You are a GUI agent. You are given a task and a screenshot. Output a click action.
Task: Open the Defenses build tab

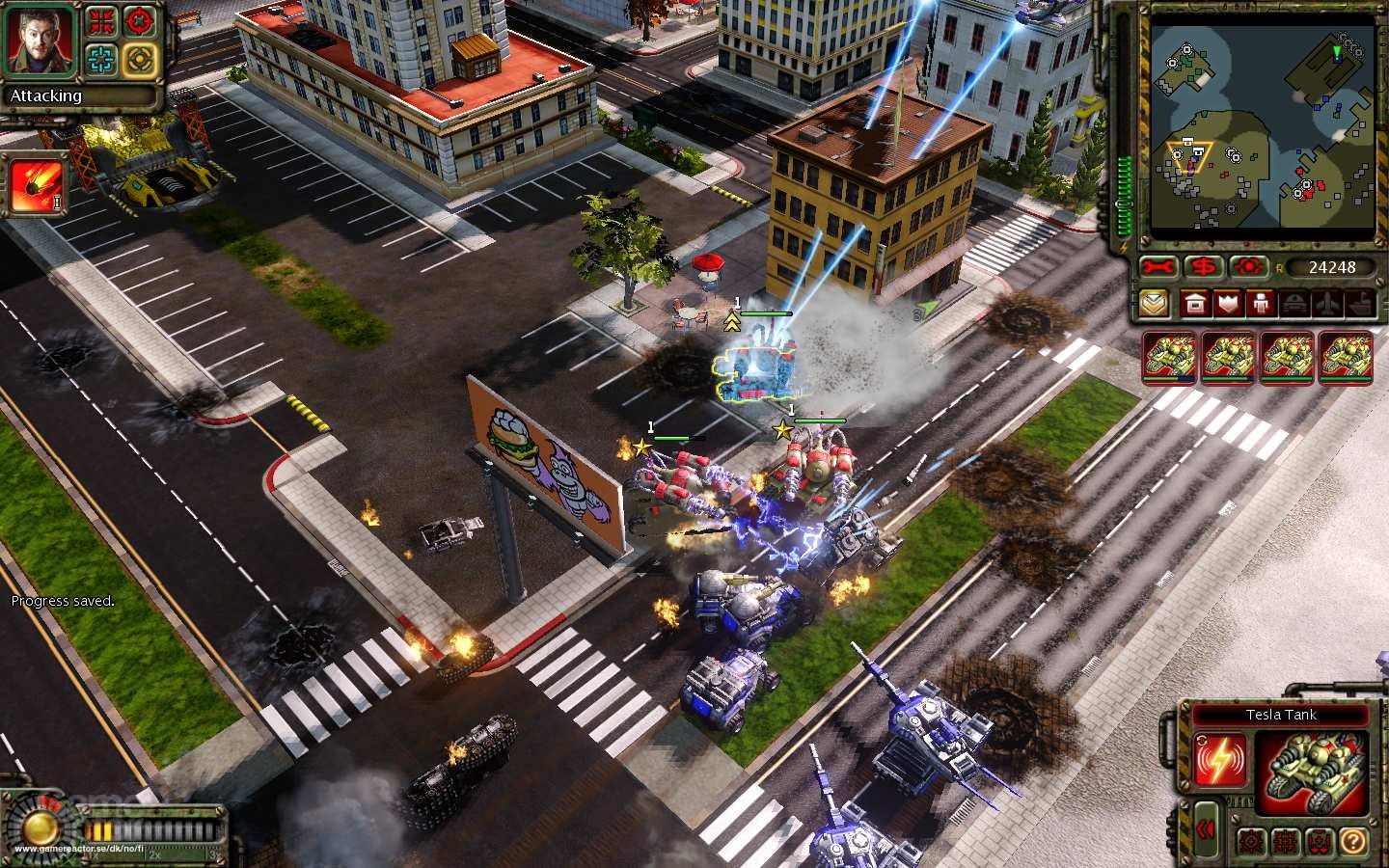[1231, 304]
